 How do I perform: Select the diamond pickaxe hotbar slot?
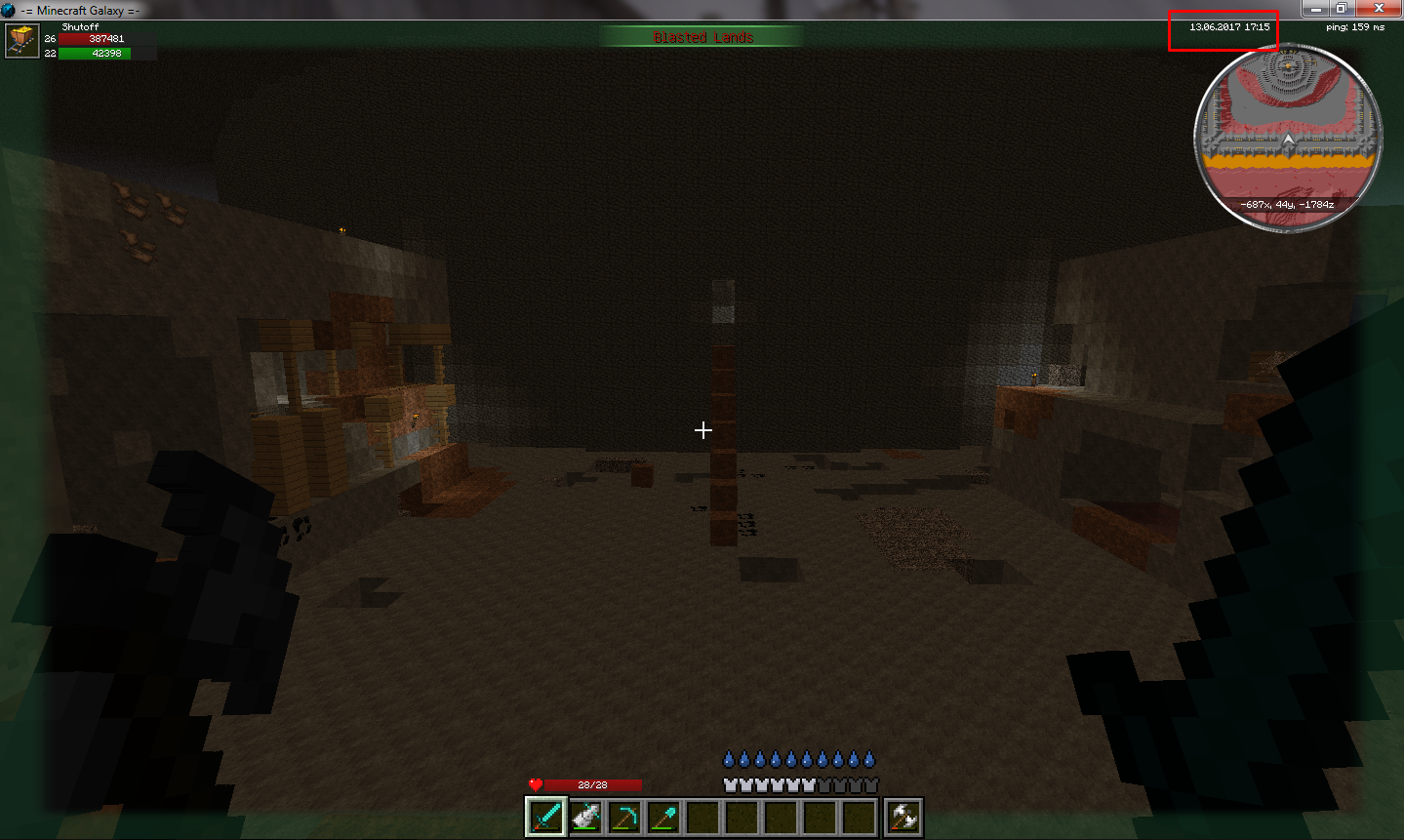click(624, 817)
